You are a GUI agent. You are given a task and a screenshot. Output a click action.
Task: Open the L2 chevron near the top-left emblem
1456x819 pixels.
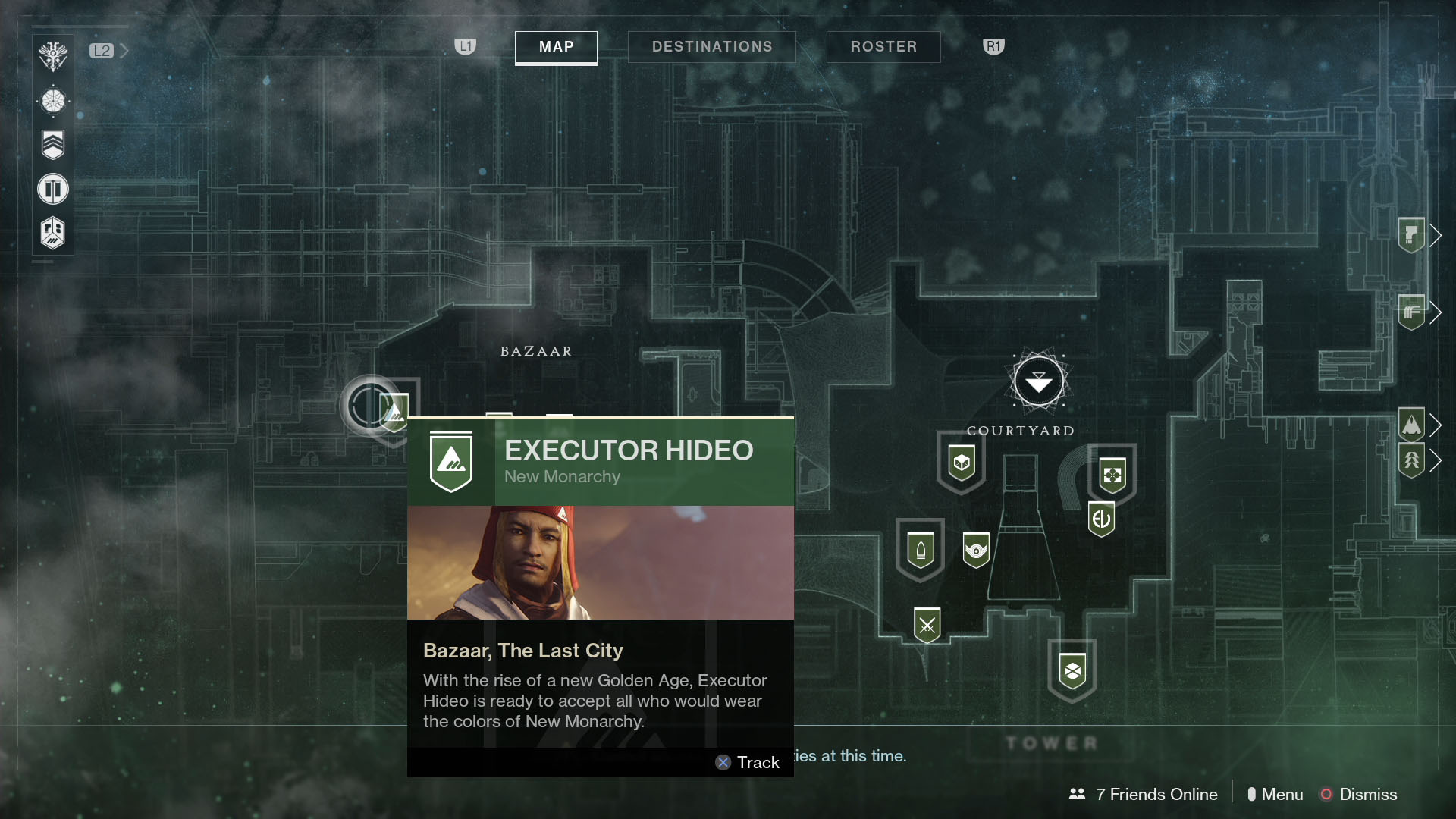point(124,51)
